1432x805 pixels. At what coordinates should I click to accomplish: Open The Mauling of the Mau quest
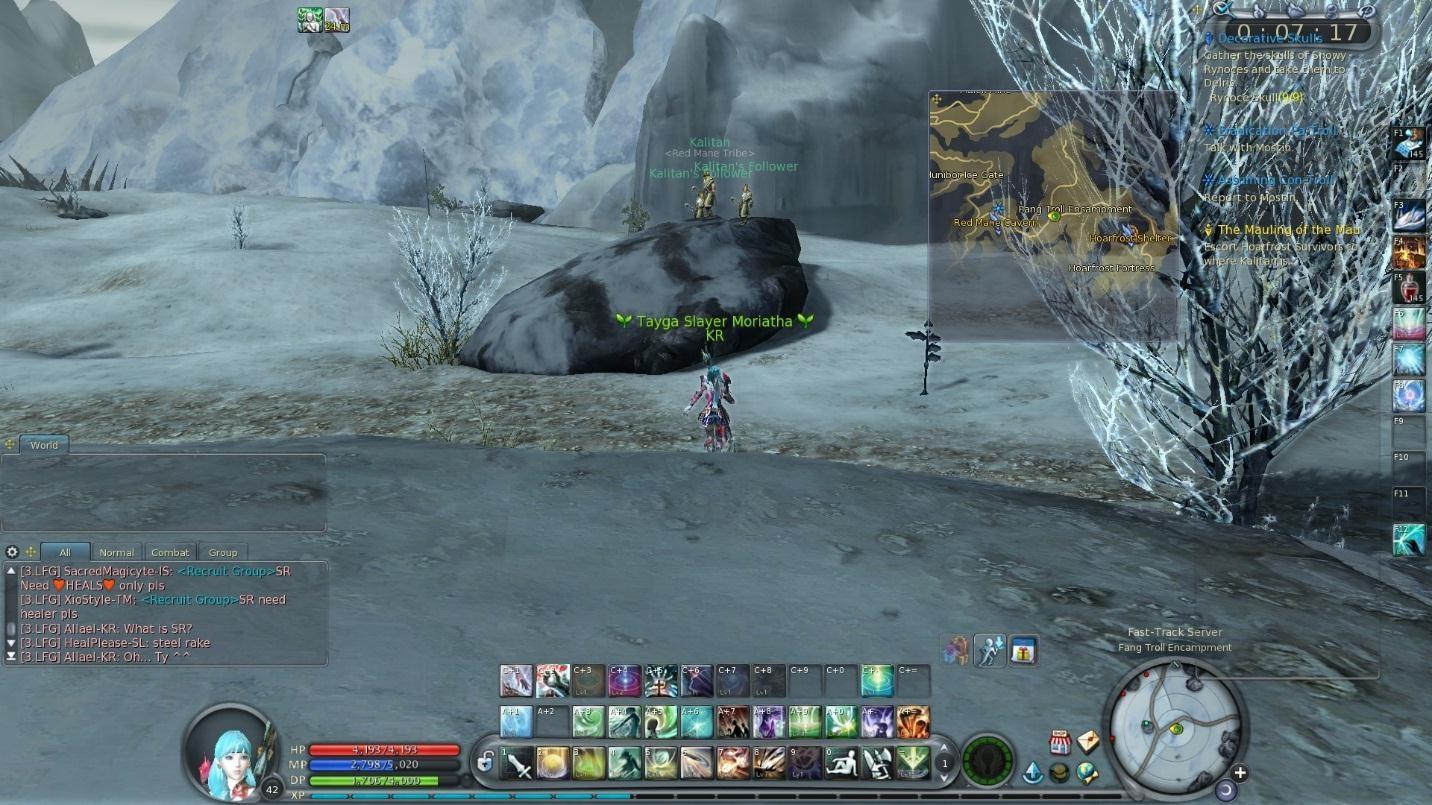click(1288, 230)
